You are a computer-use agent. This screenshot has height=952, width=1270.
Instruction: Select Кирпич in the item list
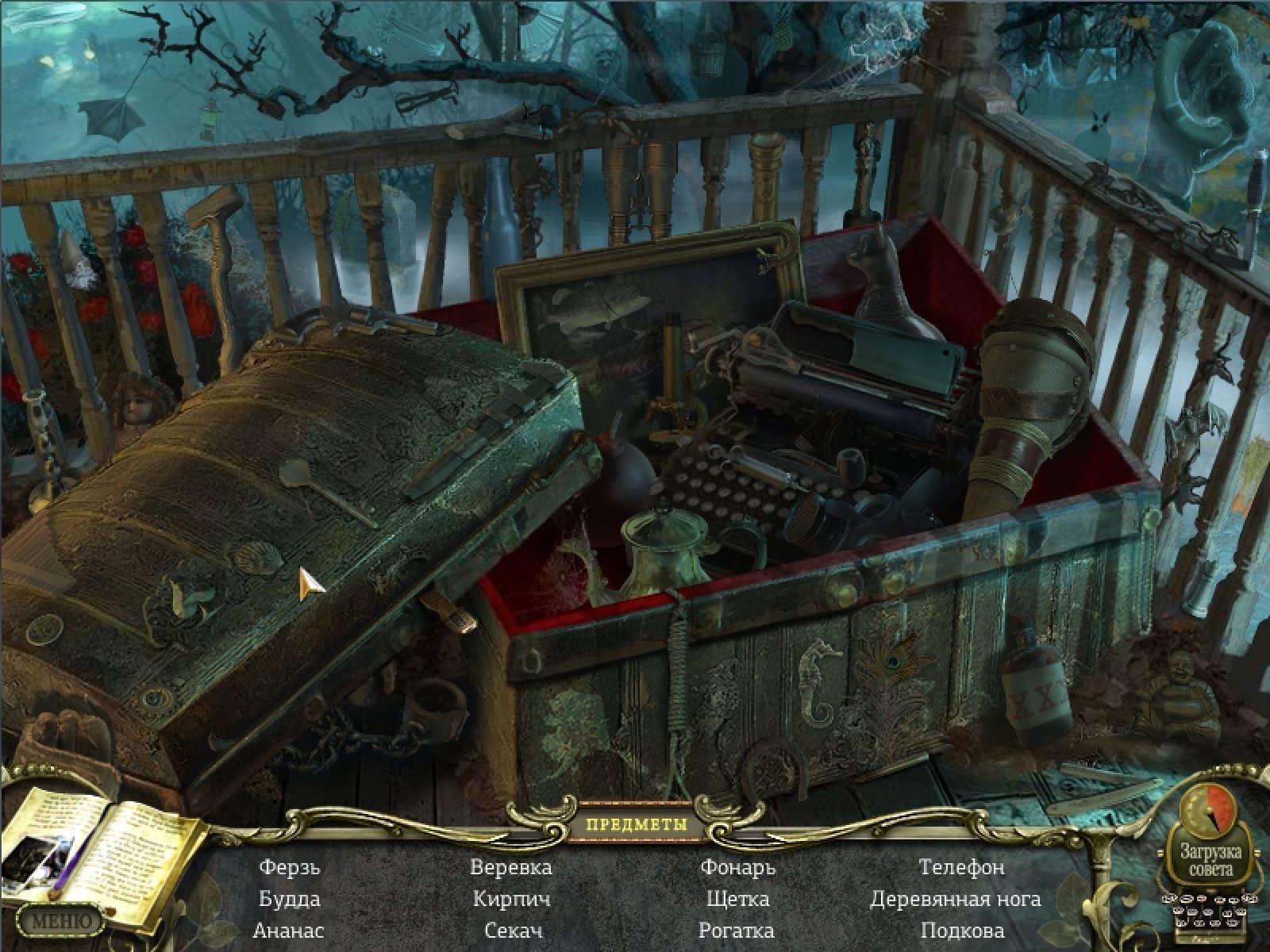[511, 899]
